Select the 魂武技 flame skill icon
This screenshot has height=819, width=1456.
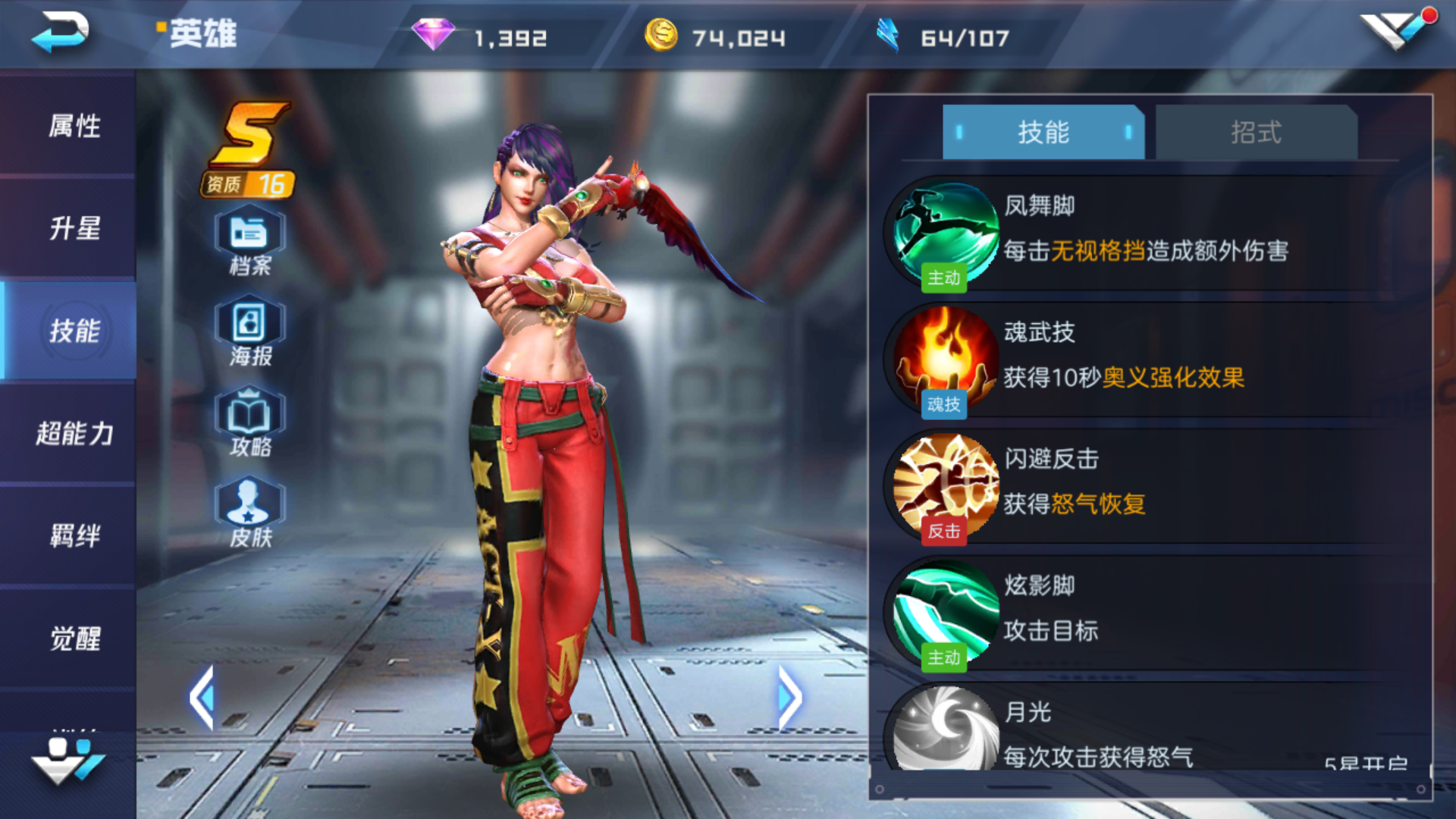coord(944,358)
